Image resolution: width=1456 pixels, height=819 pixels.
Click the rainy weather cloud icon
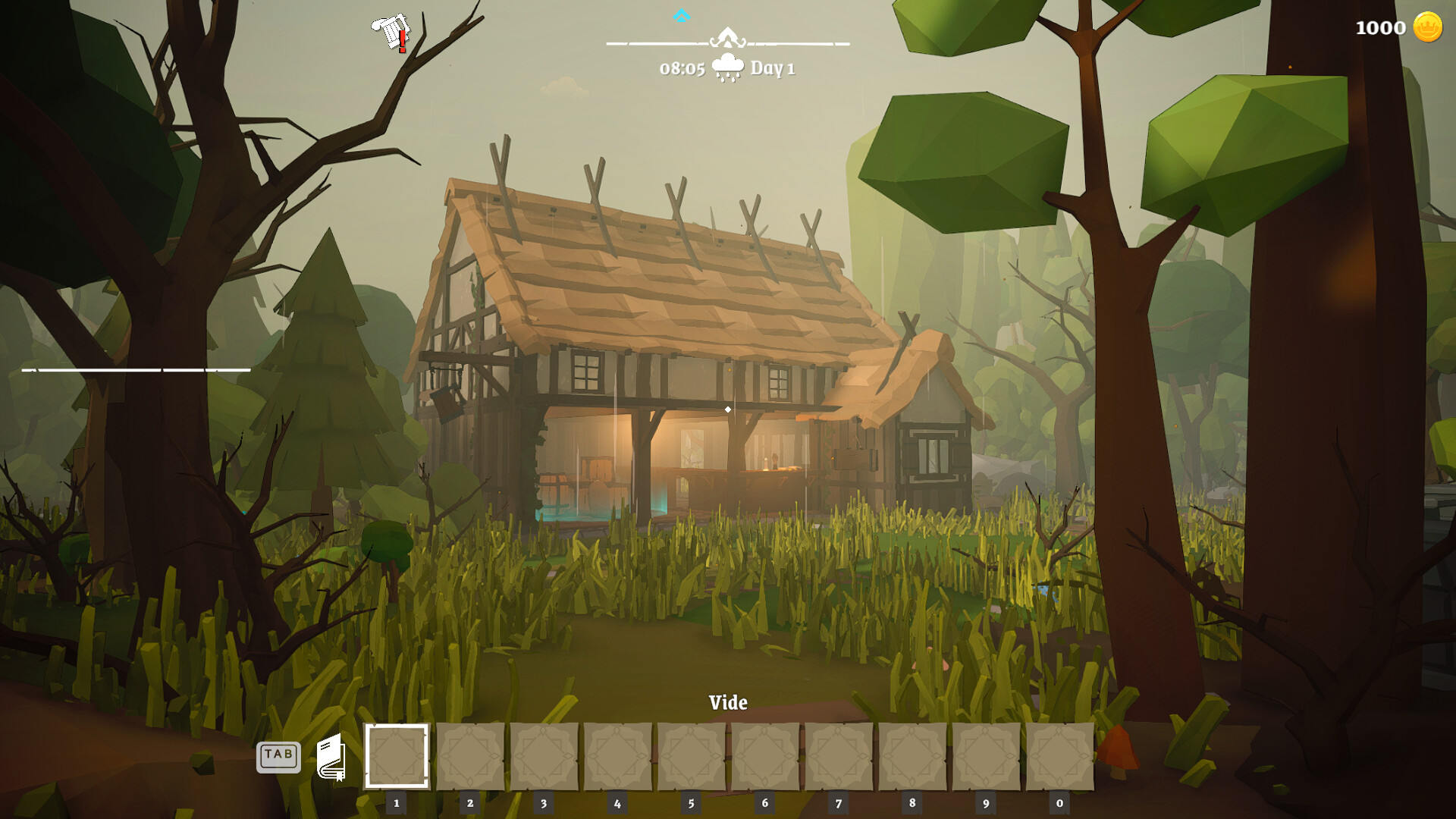tap(727, 67)
